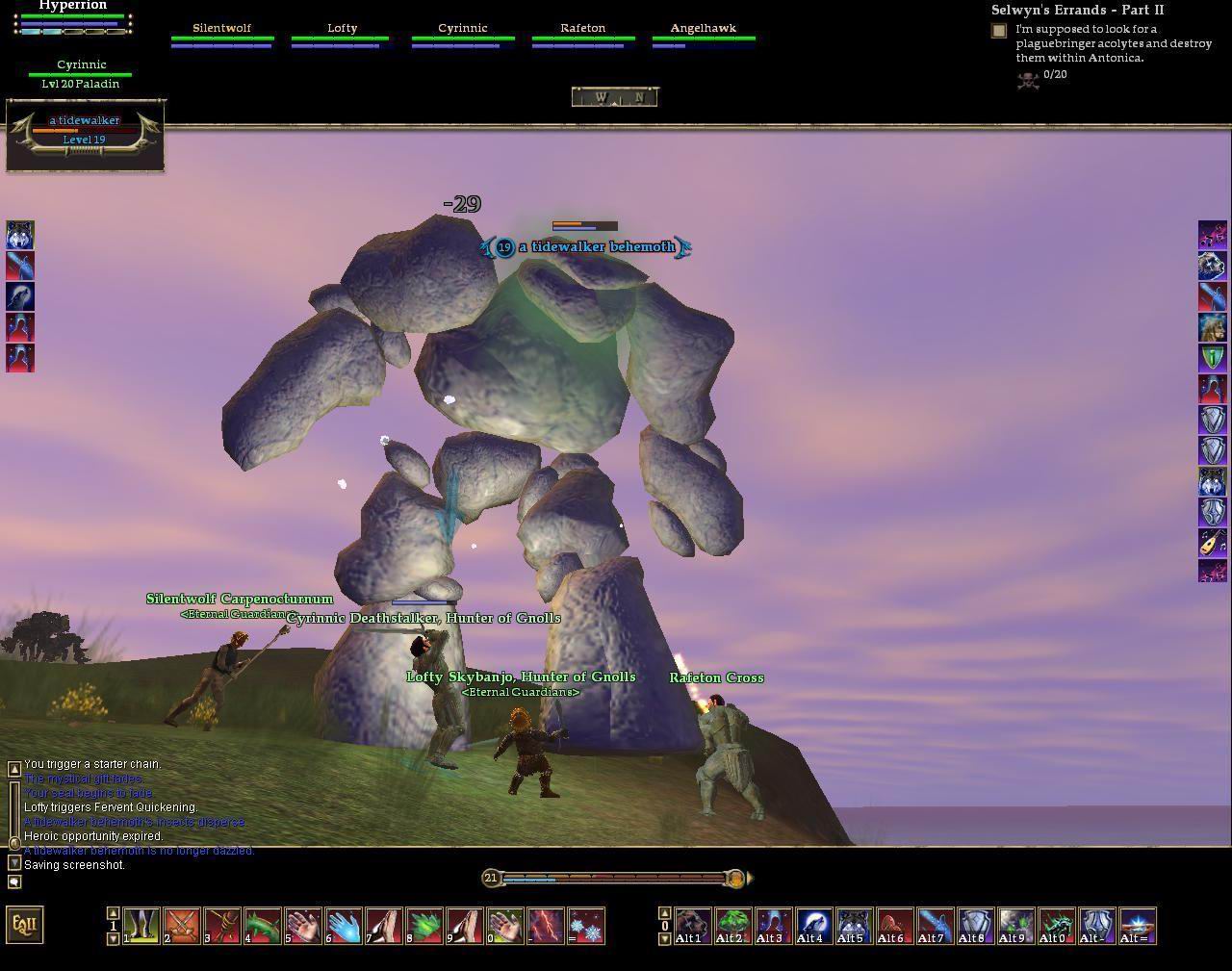Screen dimensions: 1232x971
Task: Click the lute song effect icon
Action: point(1212,542)
